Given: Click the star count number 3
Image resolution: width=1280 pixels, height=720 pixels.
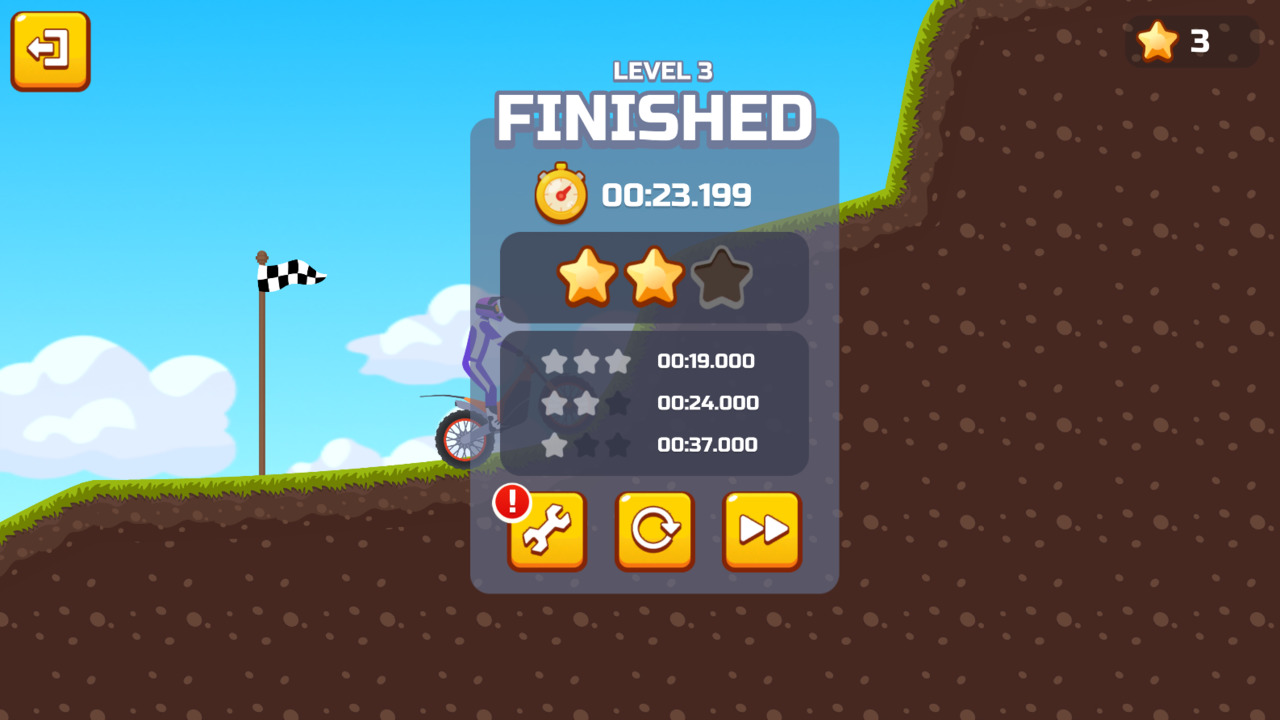Looking at the screenshot, I should [x=1199, y=43].
